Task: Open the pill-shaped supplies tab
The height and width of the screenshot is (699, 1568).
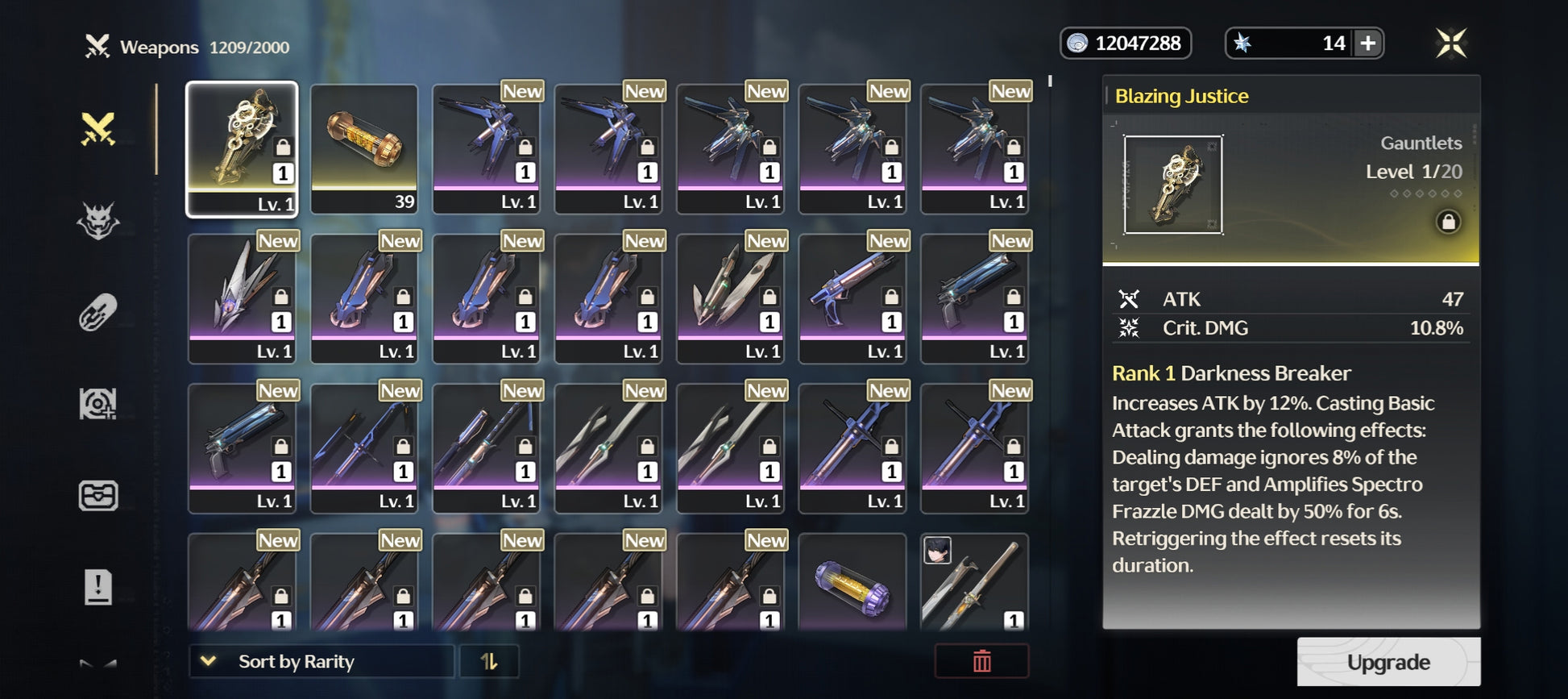Action: coord(98,313)
